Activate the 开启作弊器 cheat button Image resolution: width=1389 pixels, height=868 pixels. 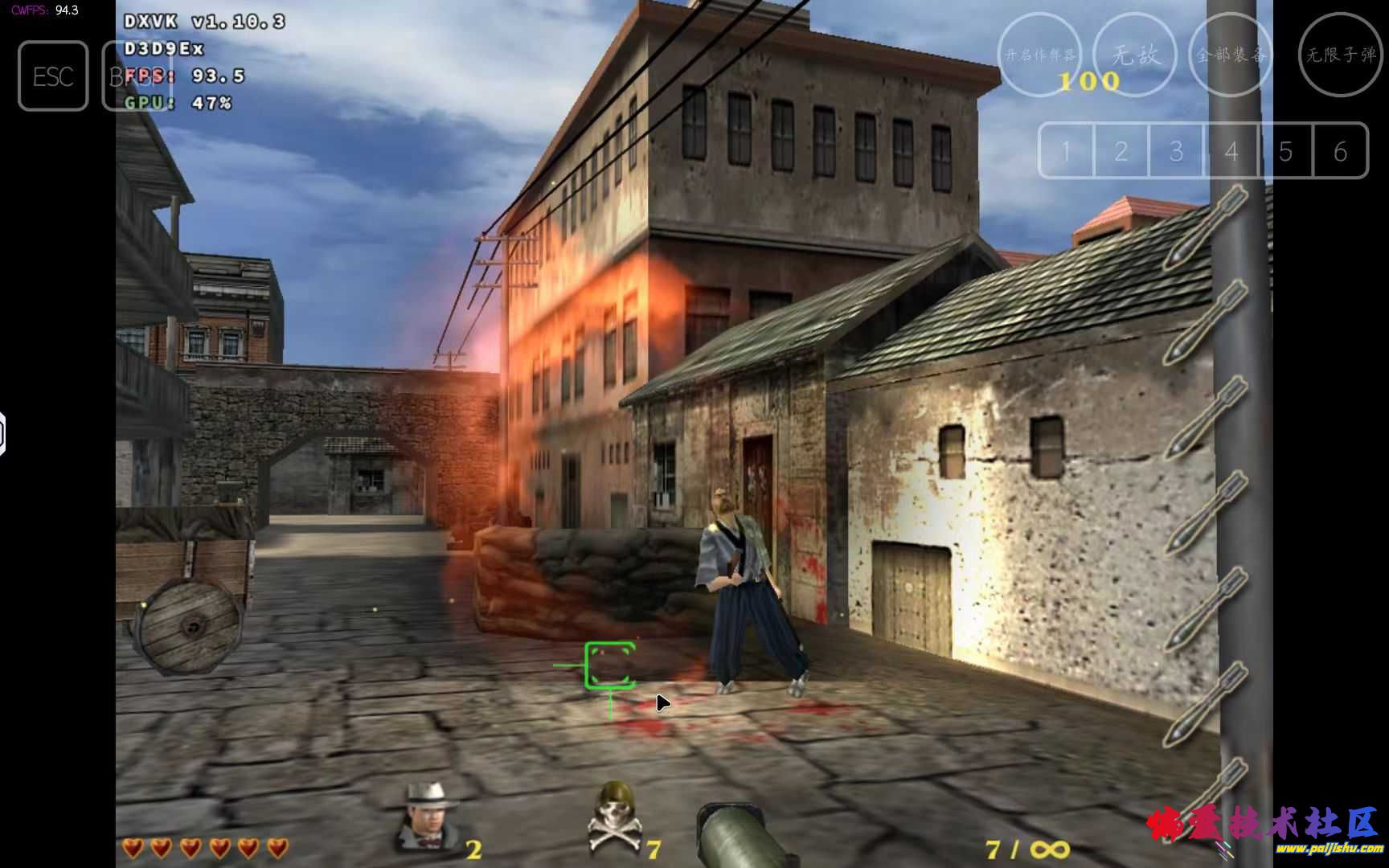1040,55
